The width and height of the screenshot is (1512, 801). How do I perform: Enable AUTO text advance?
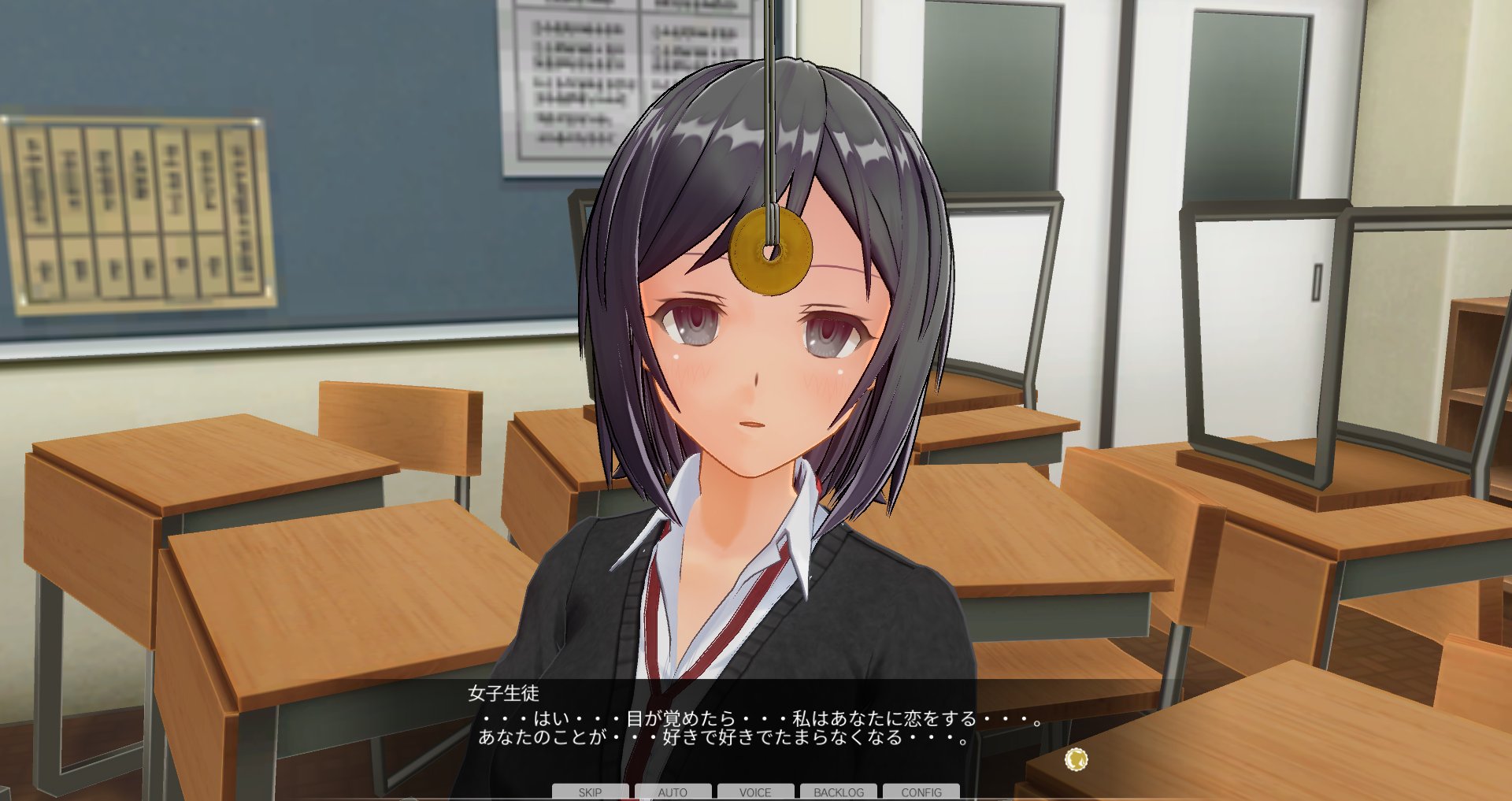click(673, 792)
